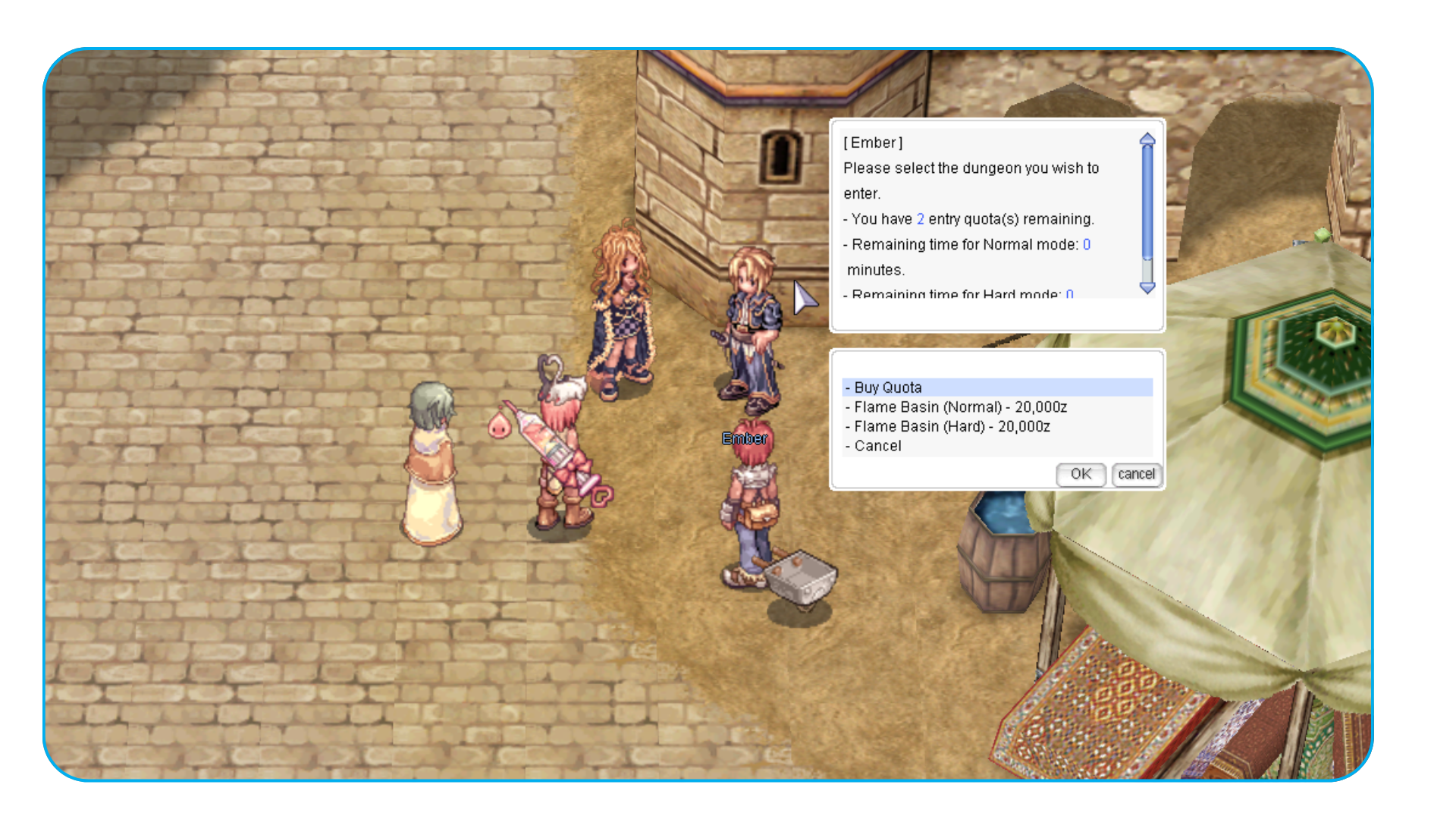
Task: Click the cancel button beside OK
Action: 1136,475
